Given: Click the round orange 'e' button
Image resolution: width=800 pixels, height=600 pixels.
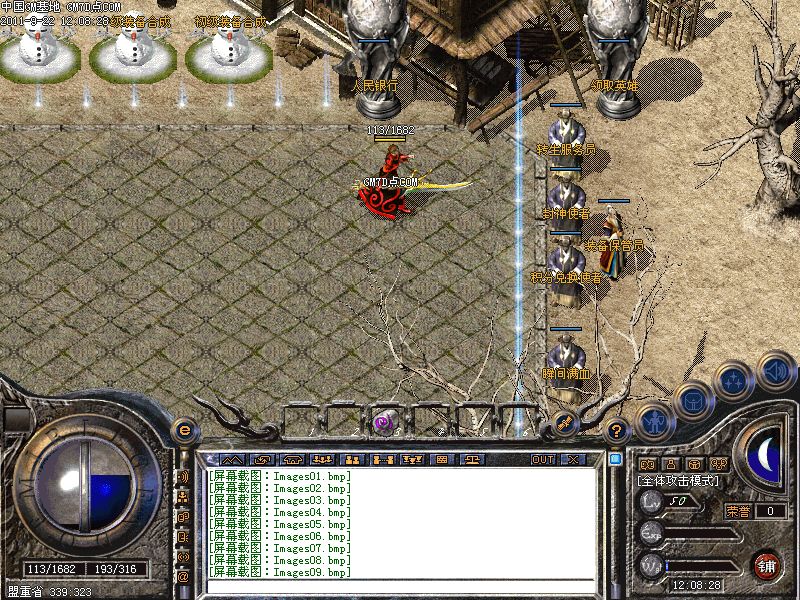Looking at the screenshot, I should click(x=184, y=430).
